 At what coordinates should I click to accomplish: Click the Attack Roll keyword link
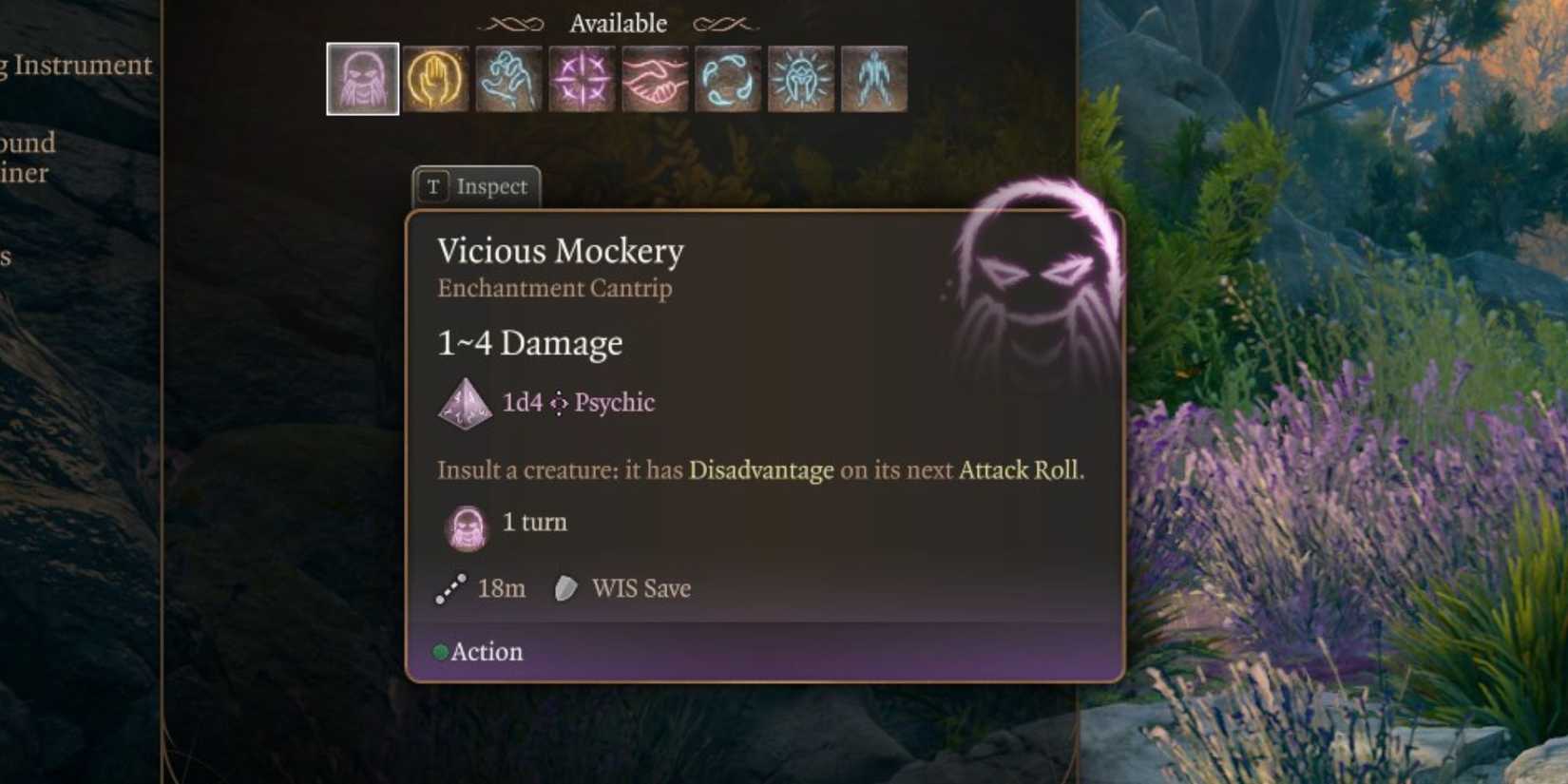click(1022, 469)
